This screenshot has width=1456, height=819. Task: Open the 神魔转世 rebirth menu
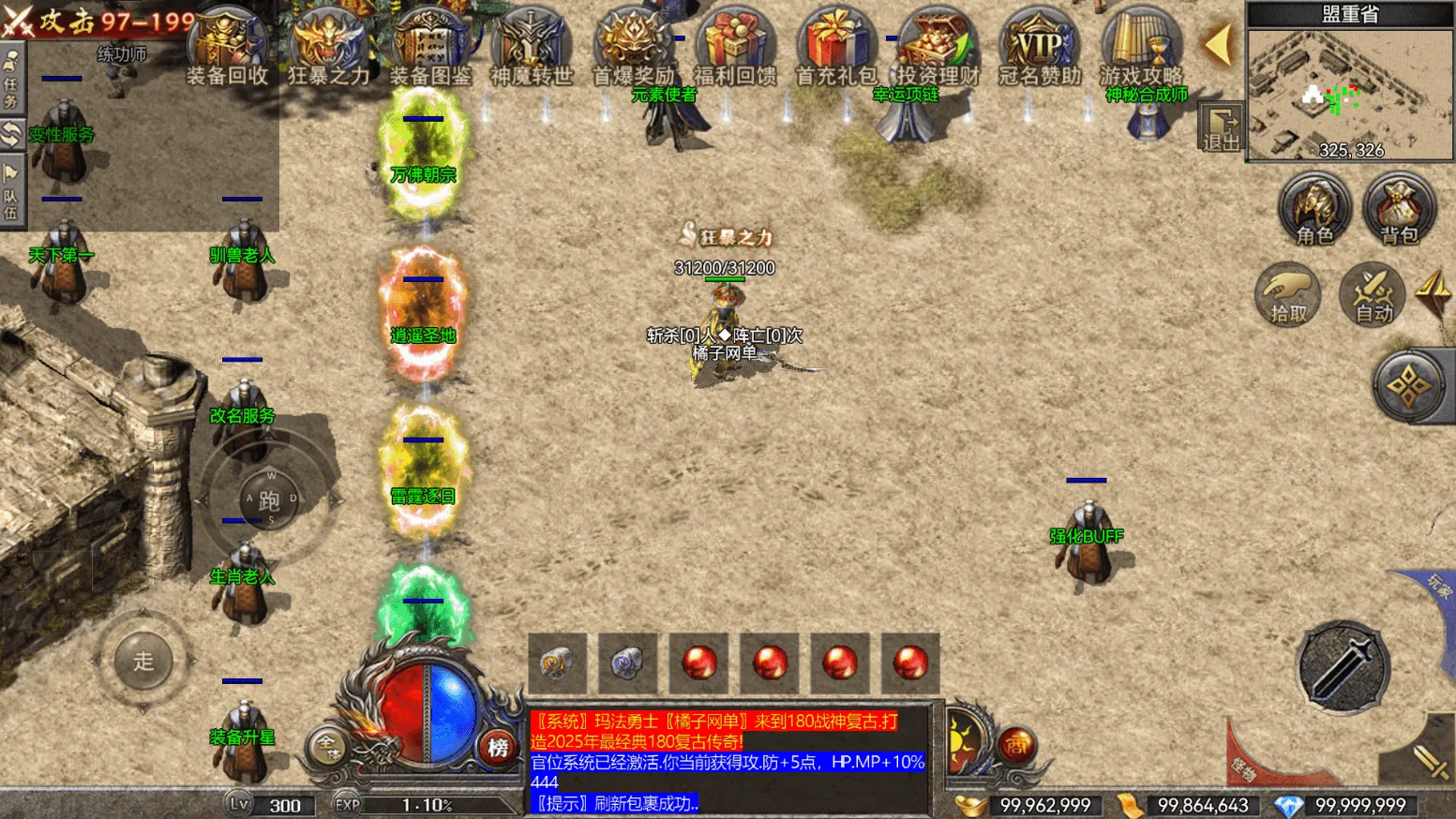(532, 45)
